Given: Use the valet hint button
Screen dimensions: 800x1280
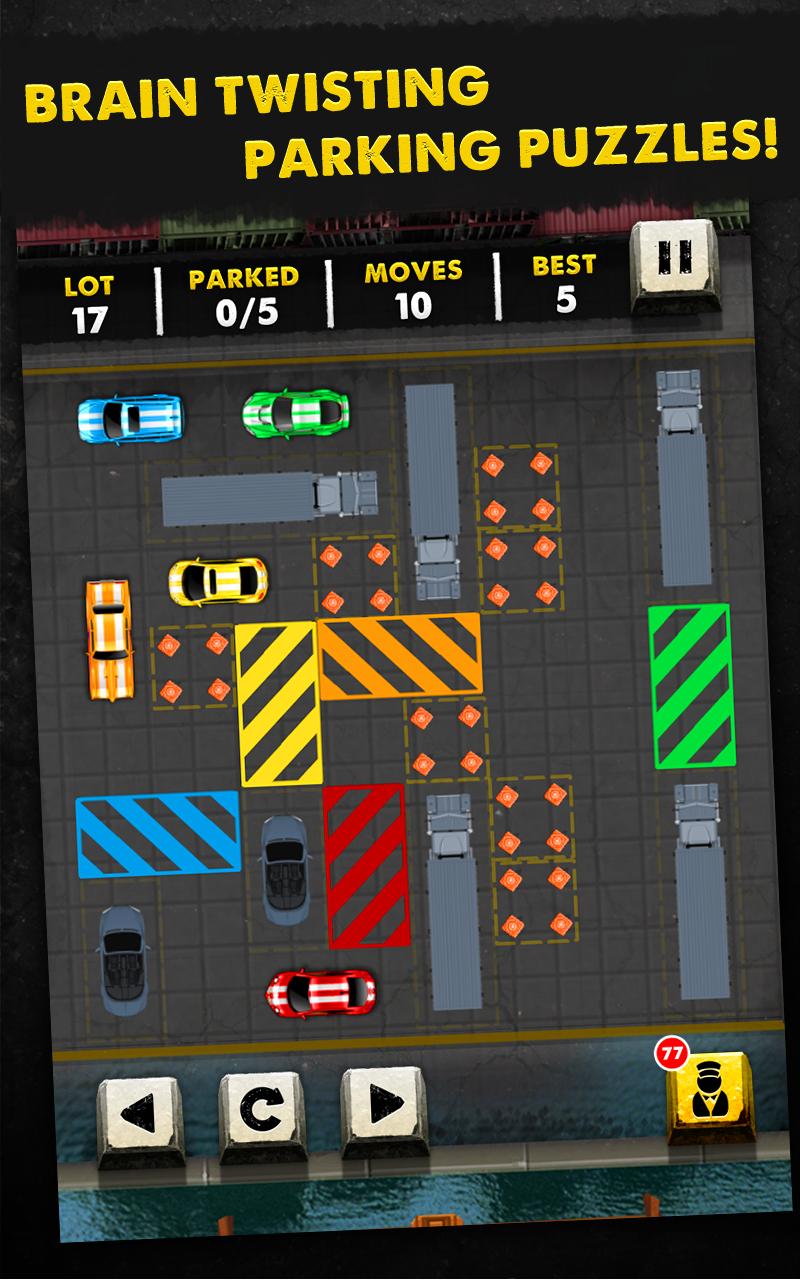Looking at the screenshot, I should (x=708, y=1095).
